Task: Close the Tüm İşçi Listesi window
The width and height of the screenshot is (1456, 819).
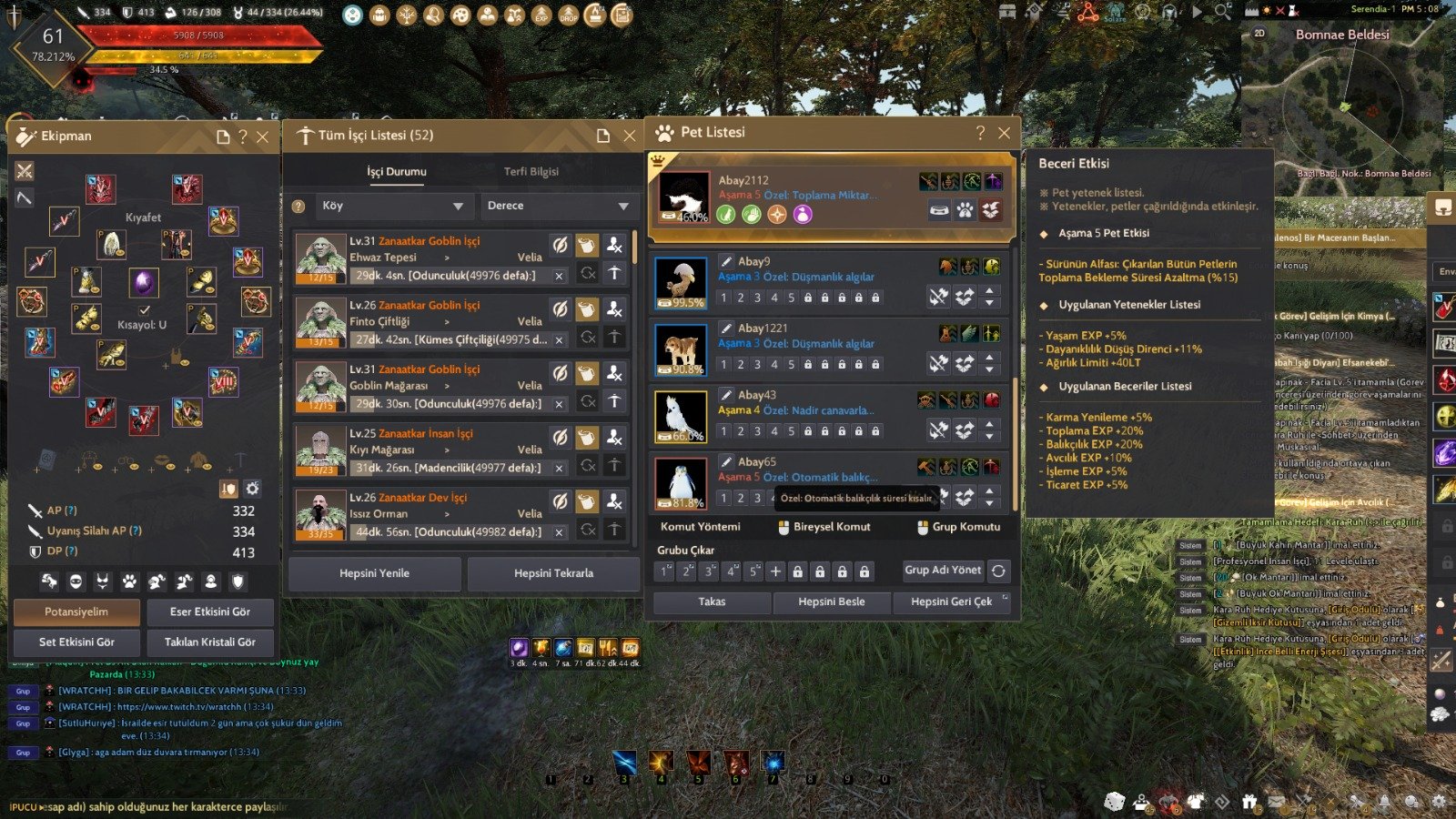Action: click(630, 136)
